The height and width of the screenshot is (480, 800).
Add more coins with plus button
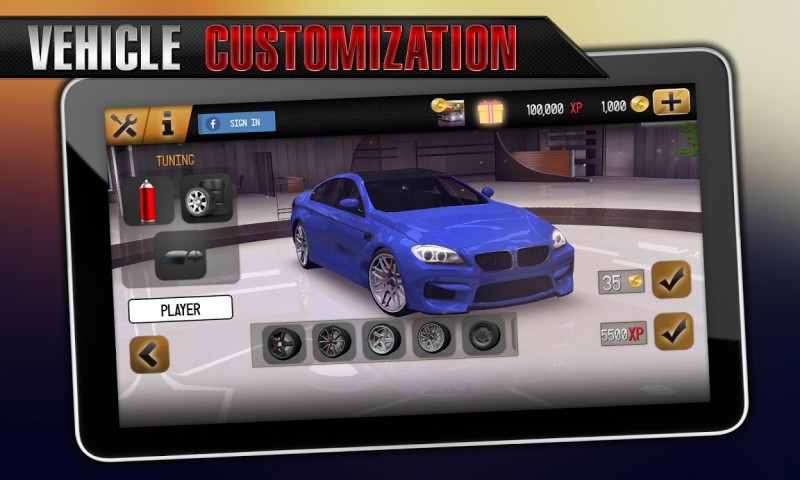tap(671, 102)
